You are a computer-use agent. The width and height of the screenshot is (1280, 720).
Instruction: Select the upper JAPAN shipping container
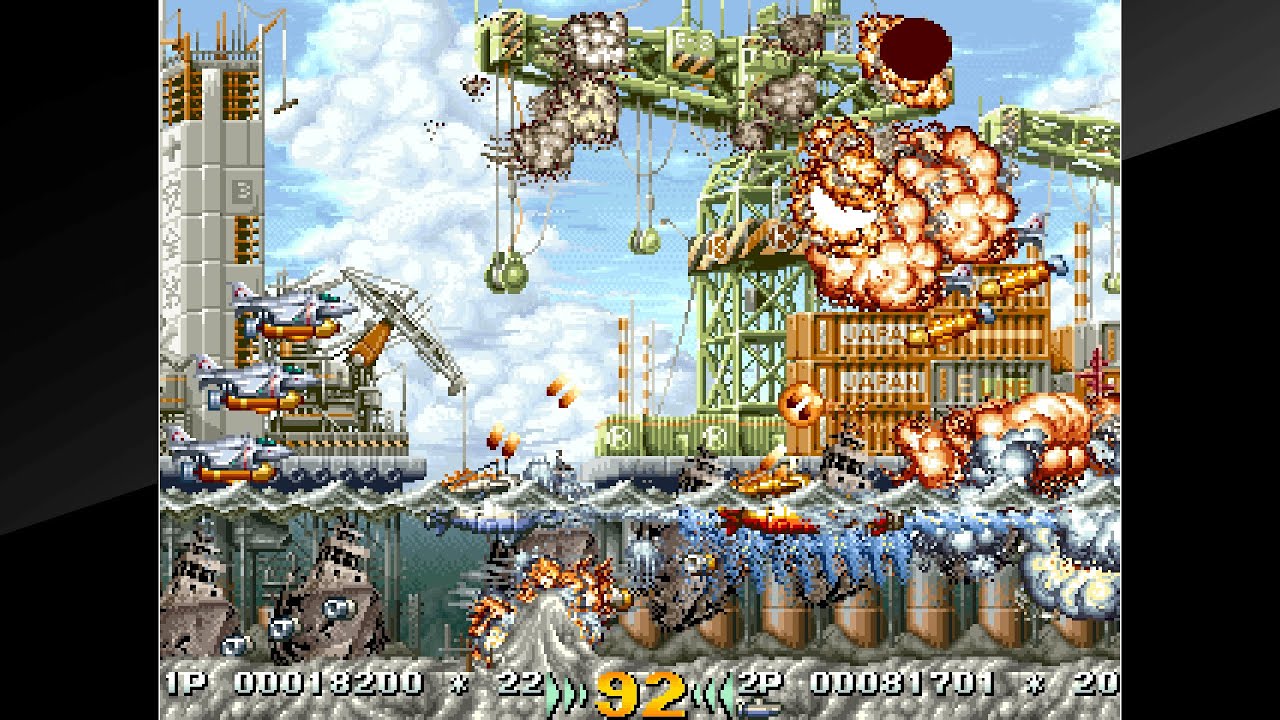coord(868,333)
